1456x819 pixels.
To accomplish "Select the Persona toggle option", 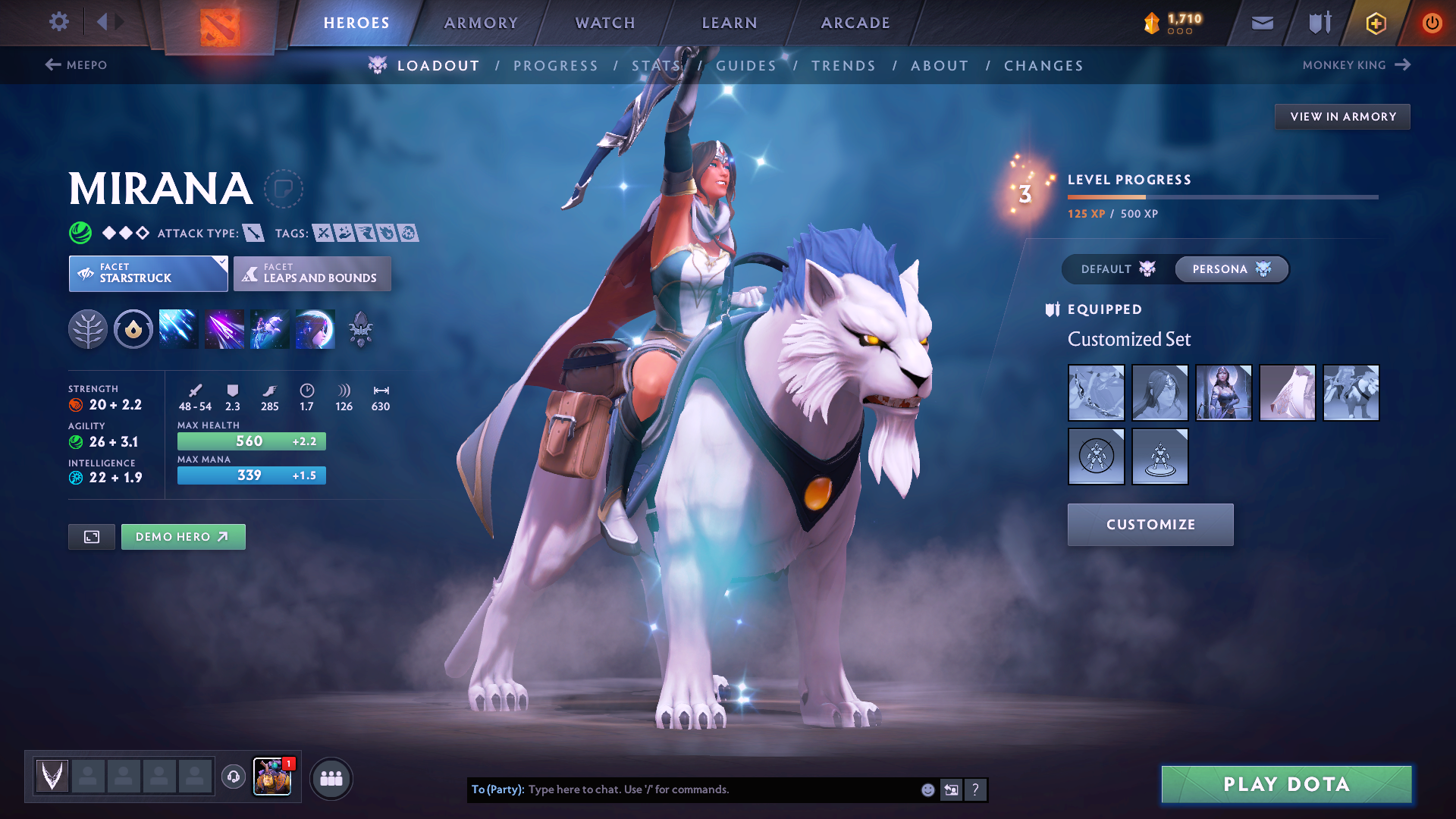I will [1231, 269].
